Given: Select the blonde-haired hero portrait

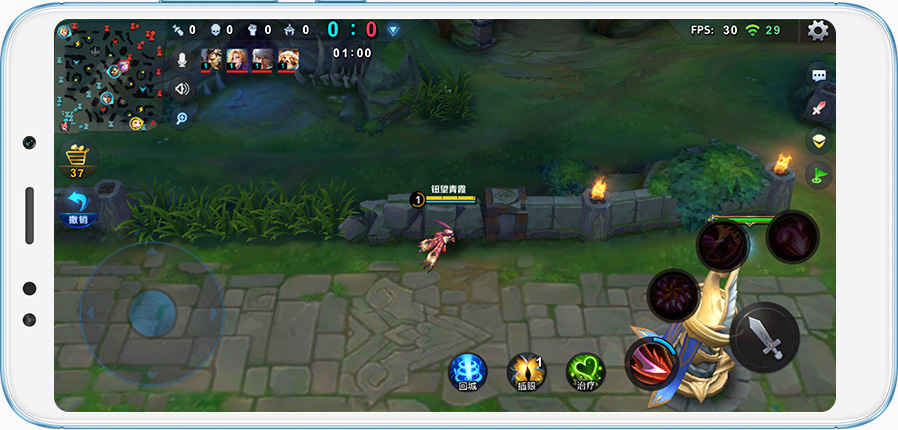Looking at the screenshot, I should [x=237, y=59].
